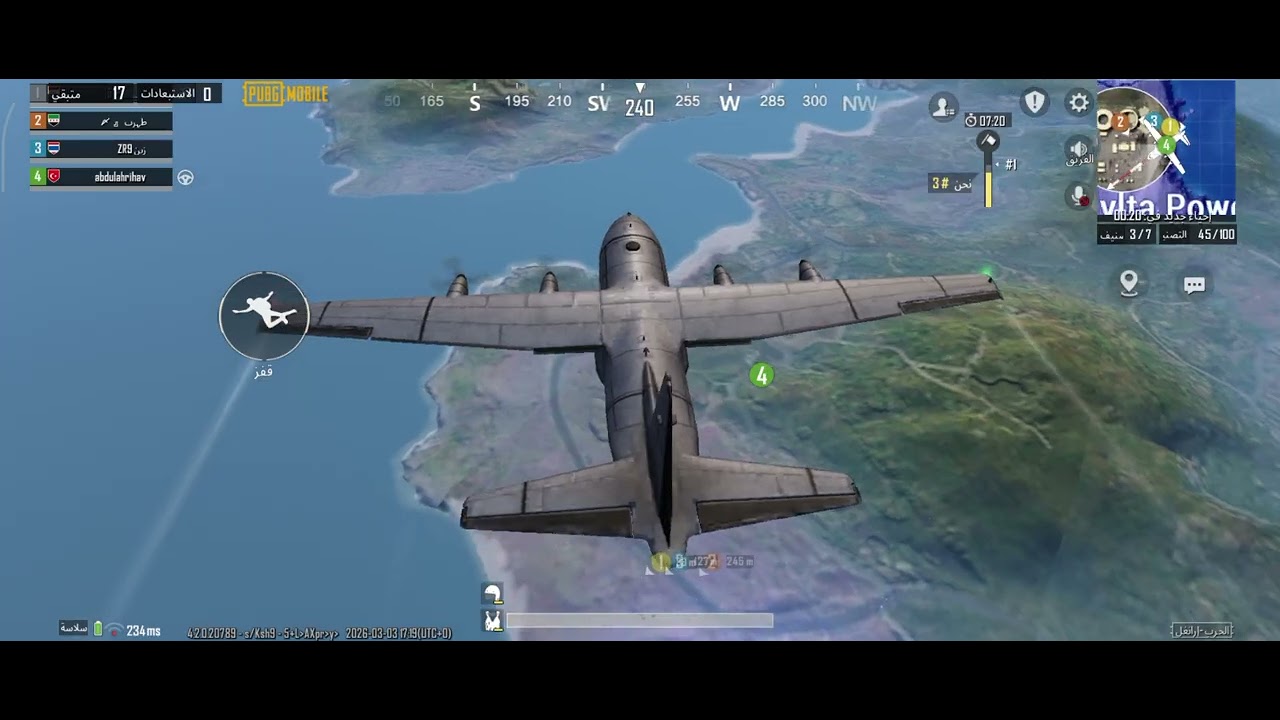Select teammate 3 ZR9 row
Image resolution: width=1280 pixels, height=720 pixels.
tap(102, 149)
